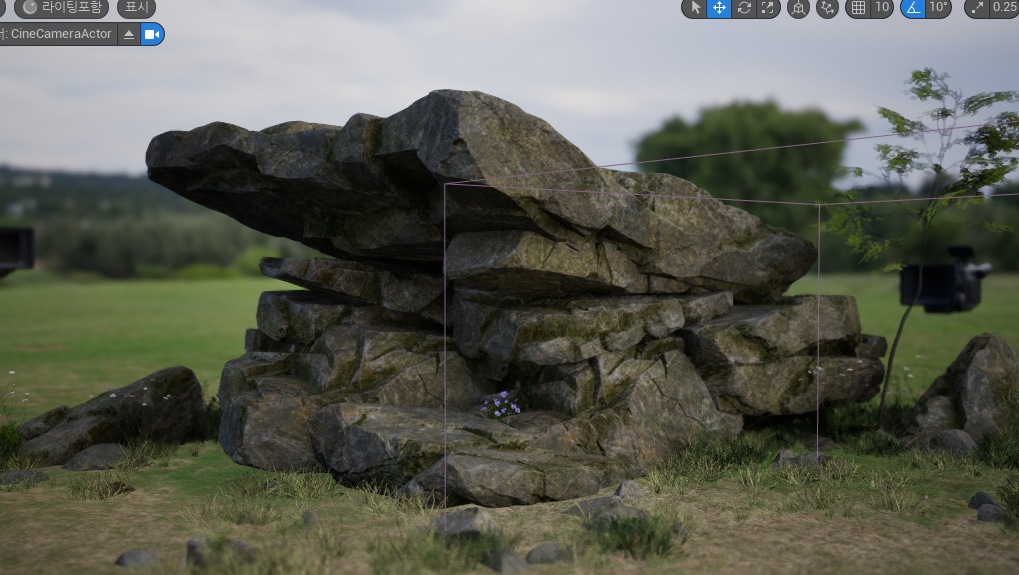This screenshot has width=1019, height=575.
Task: Switch to the rotate tool
Action: pyautogui.click(x=743, y=8)
